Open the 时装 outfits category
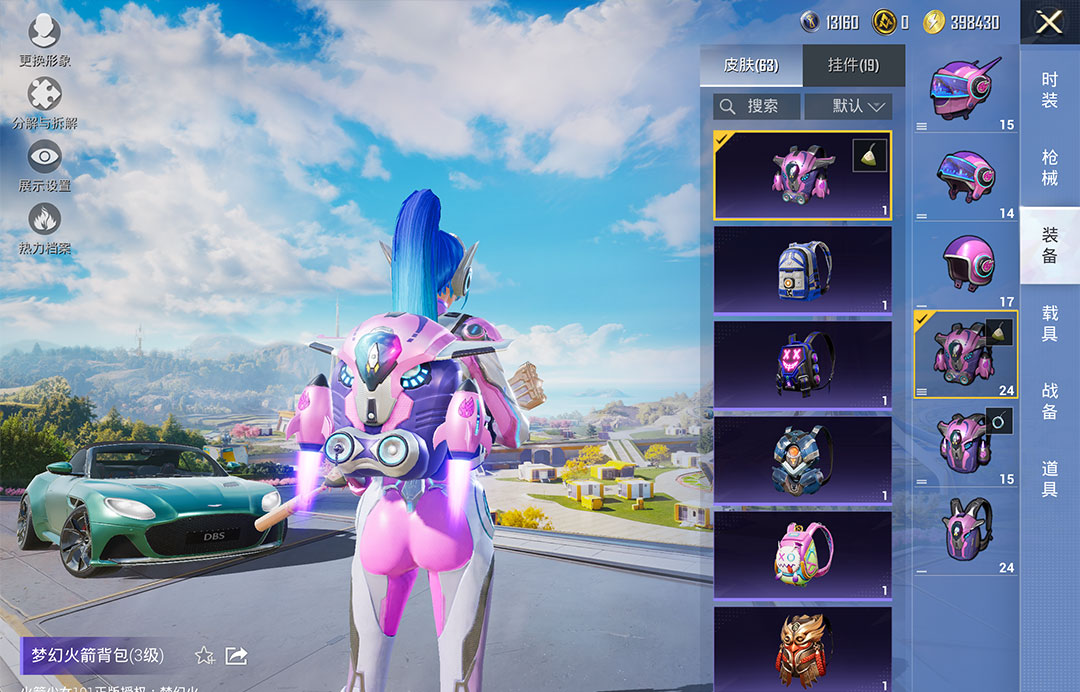1080x692 pixels. click(1049, 90)
